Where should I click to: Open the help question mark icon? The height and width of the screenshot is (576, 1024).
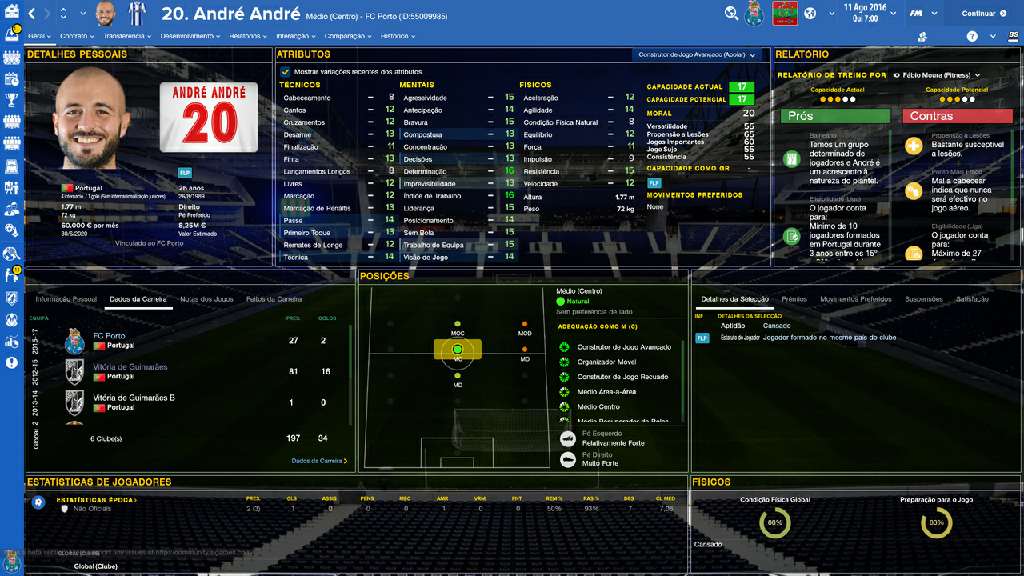pyautogui.click(x=972, y=35)
